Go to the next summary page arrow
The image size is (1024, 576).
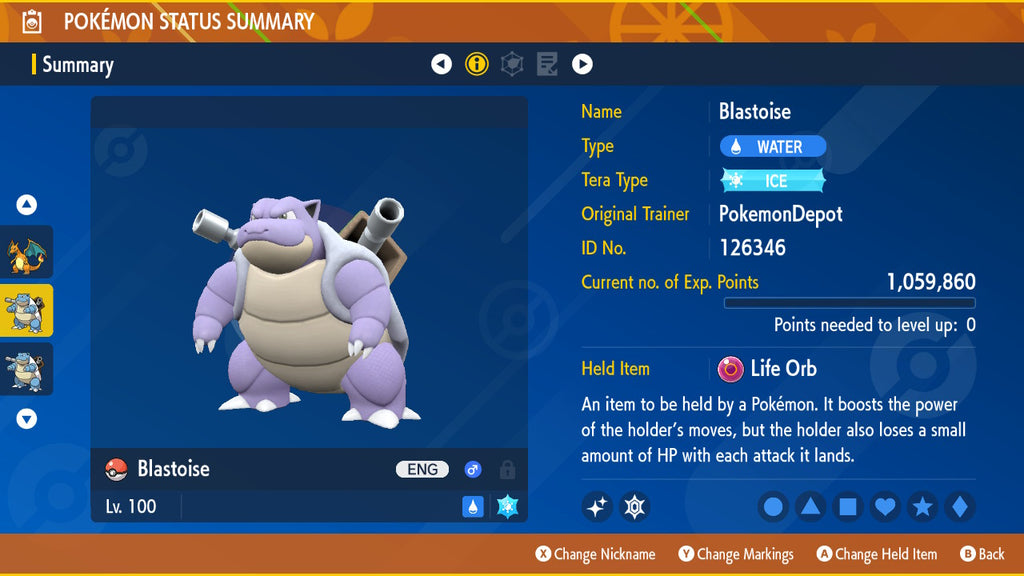point(582,65)
